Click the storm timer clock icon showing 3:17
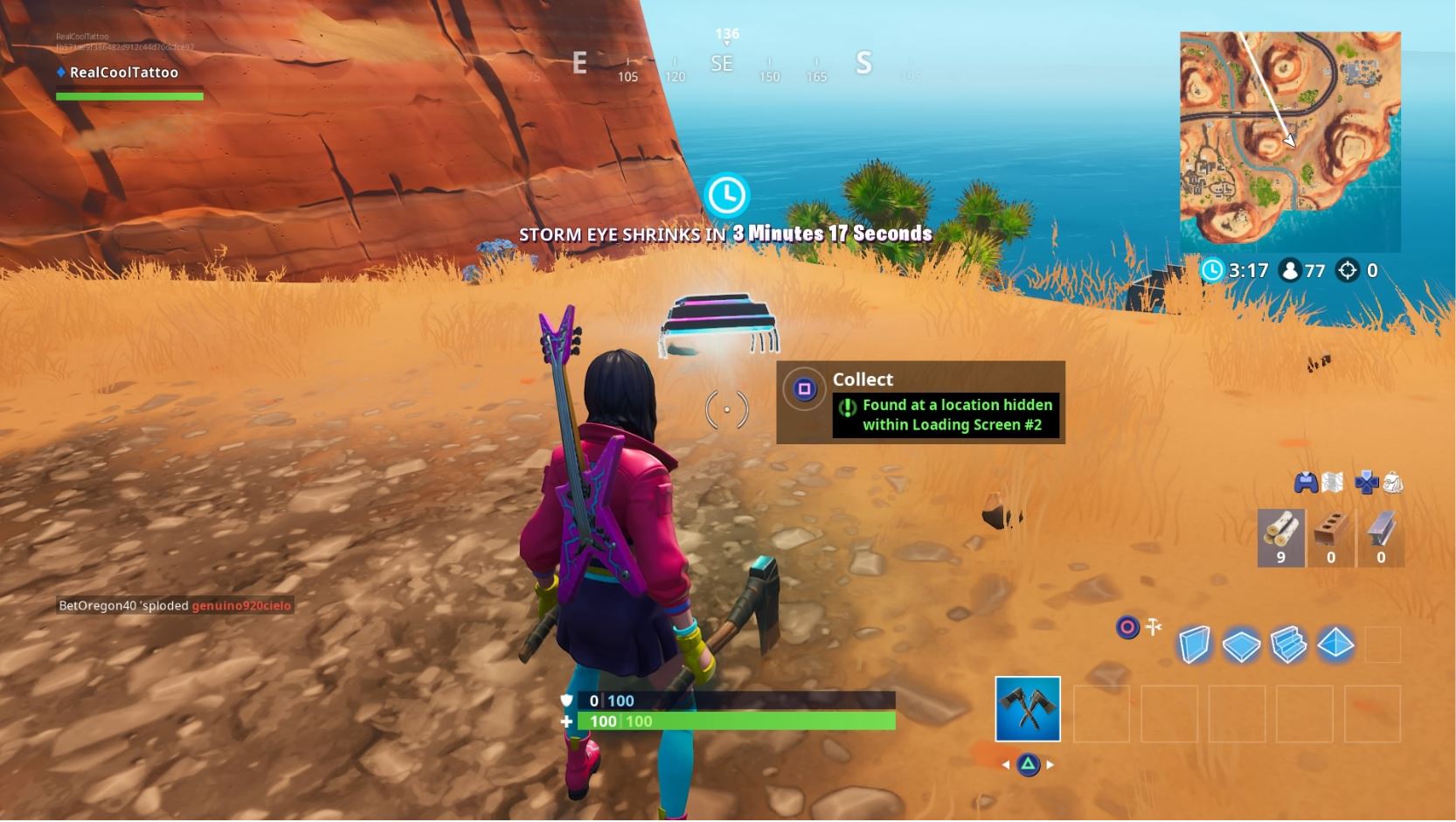Viewport: 1456px width, 822px height. tap(1211, 271)
